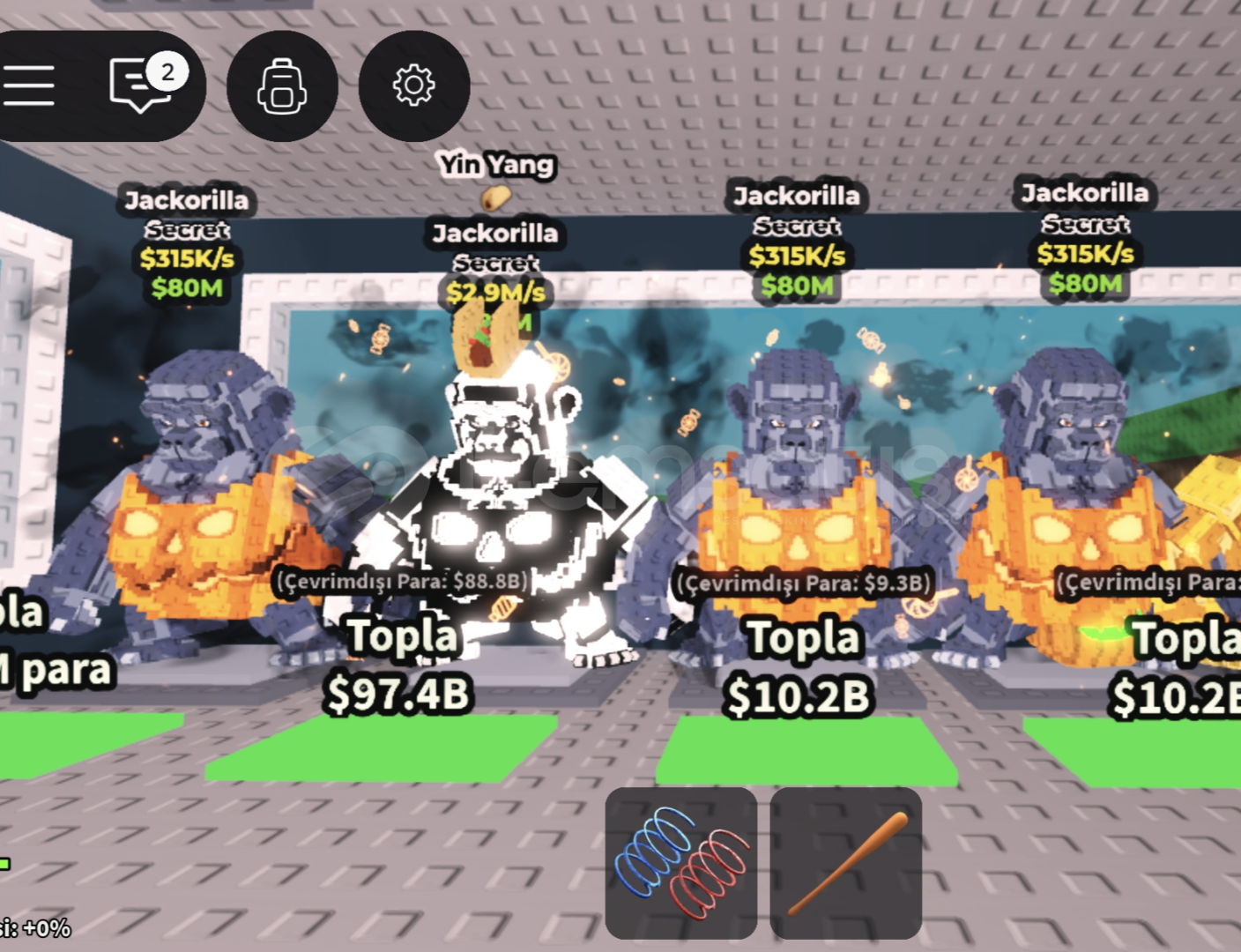Image resolution: width=1241 pixels, height=952 pixels.
Task: Click the +0% progress indicator at bottom left
Action: pyautogui.click(x=37, y=927)
